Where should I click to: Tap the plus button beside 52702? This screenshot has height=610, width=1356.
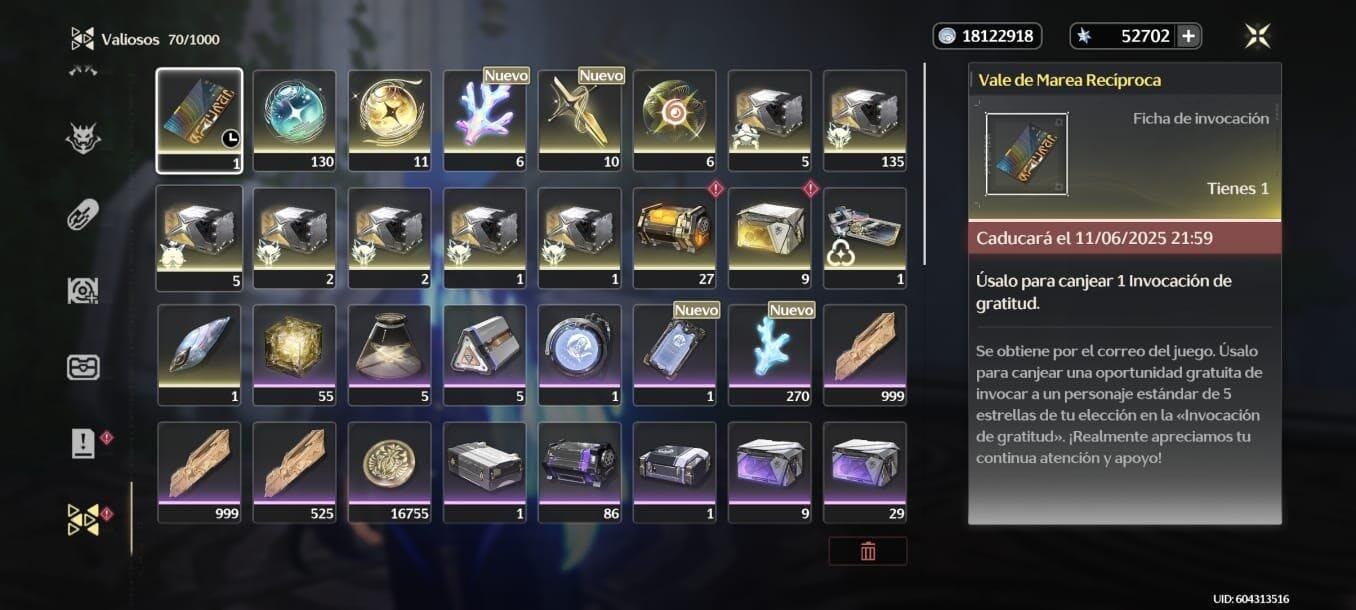coord(1188,37)
